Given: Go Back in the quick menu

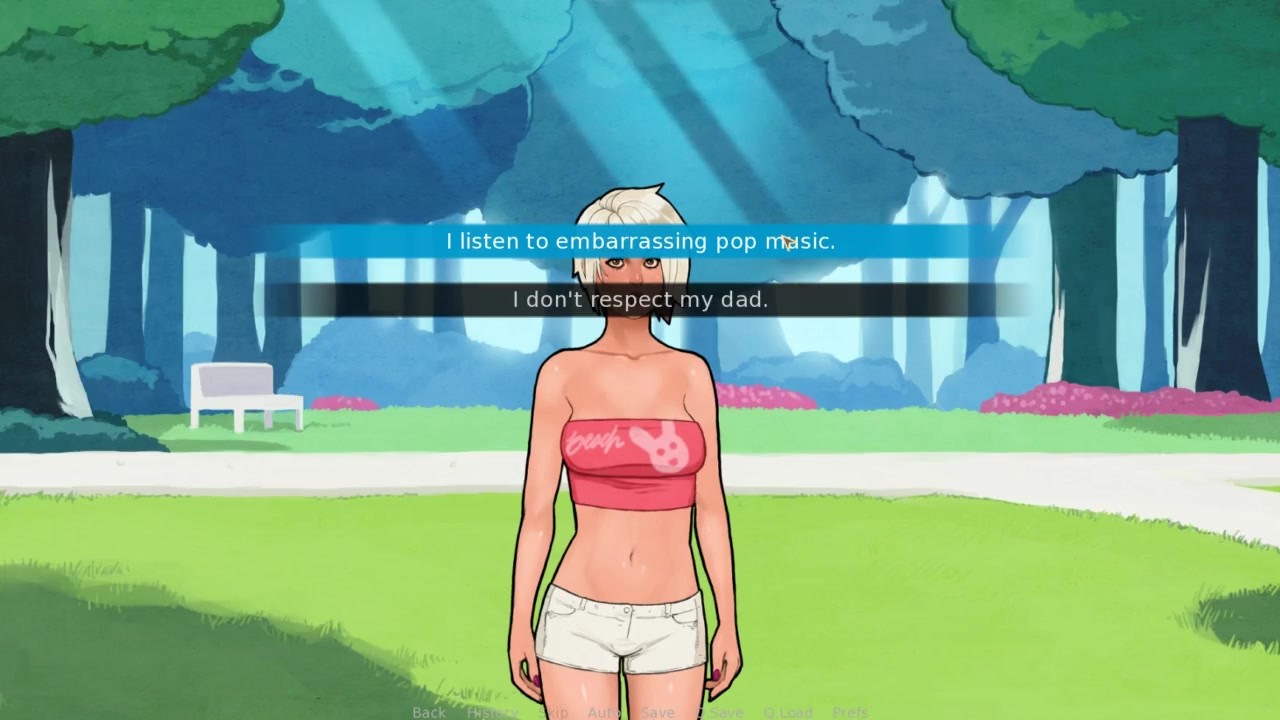Looking at the screenshot, I should point(429,712).
